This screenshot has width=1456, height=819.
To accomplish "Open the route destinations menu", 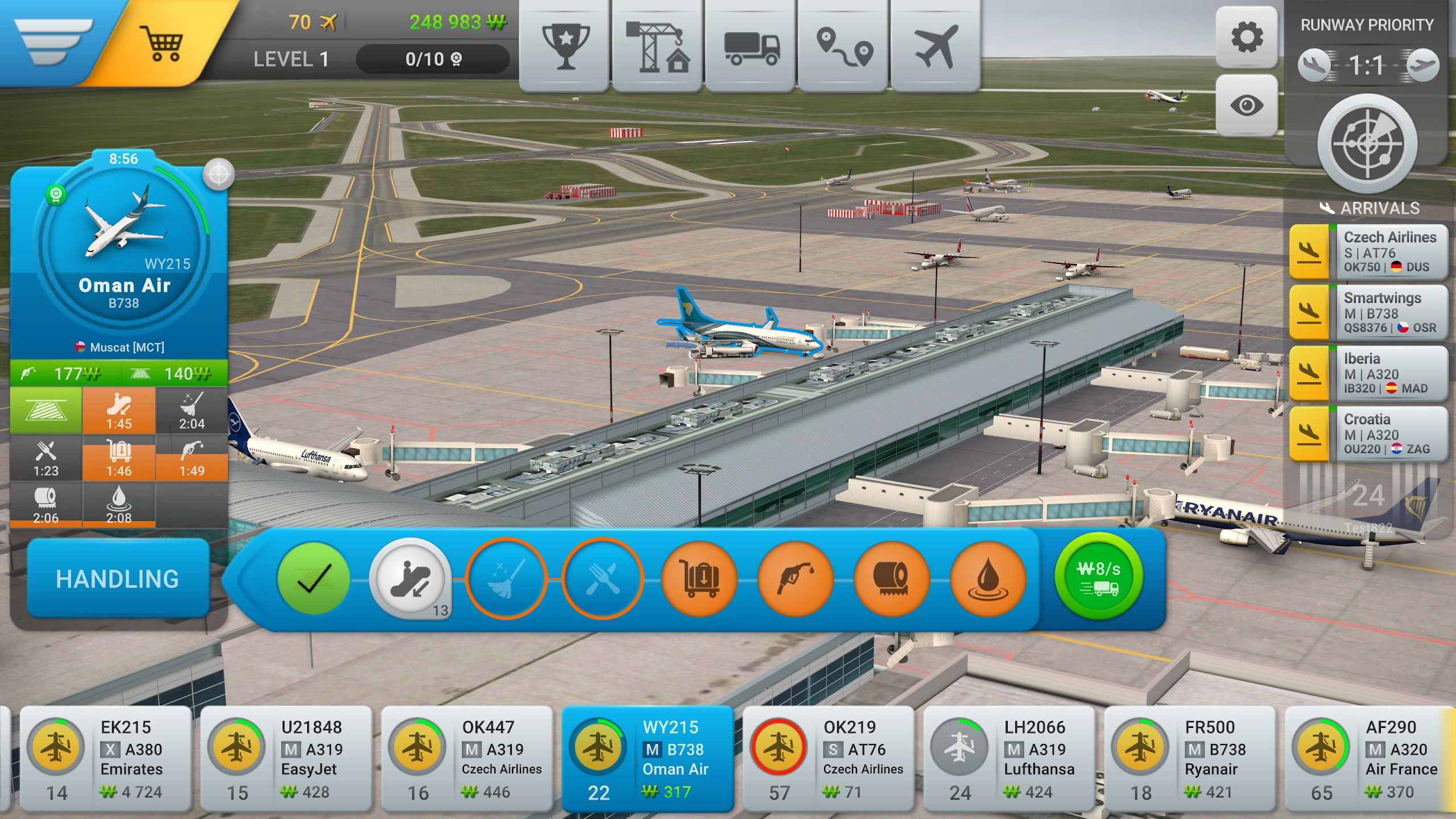I will click(x=843, y=45).
